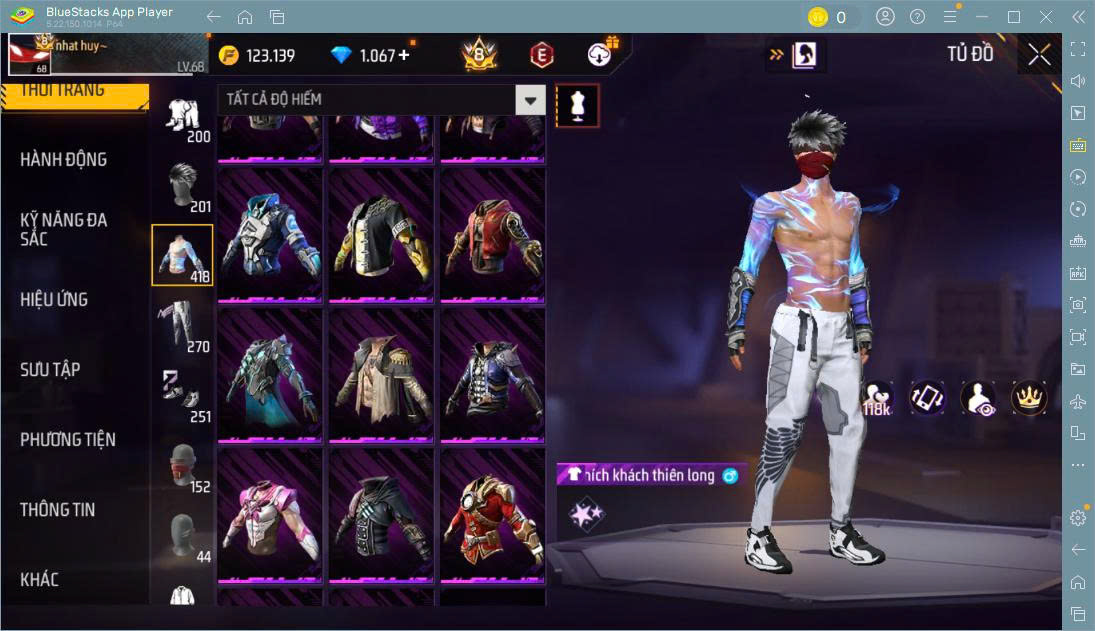Screen dimensions: 1095x631
Task: Select the hair subcategory showing 201
Action: click(x=182, y=185)
